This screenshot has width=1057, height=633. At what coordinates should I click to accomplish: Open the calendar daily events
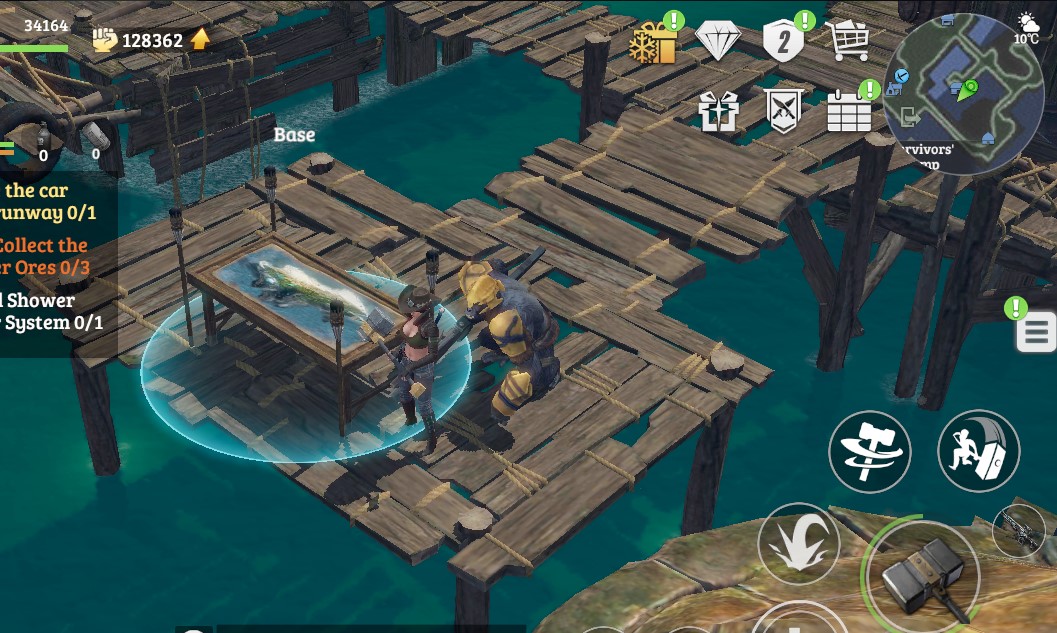[849, 110]
